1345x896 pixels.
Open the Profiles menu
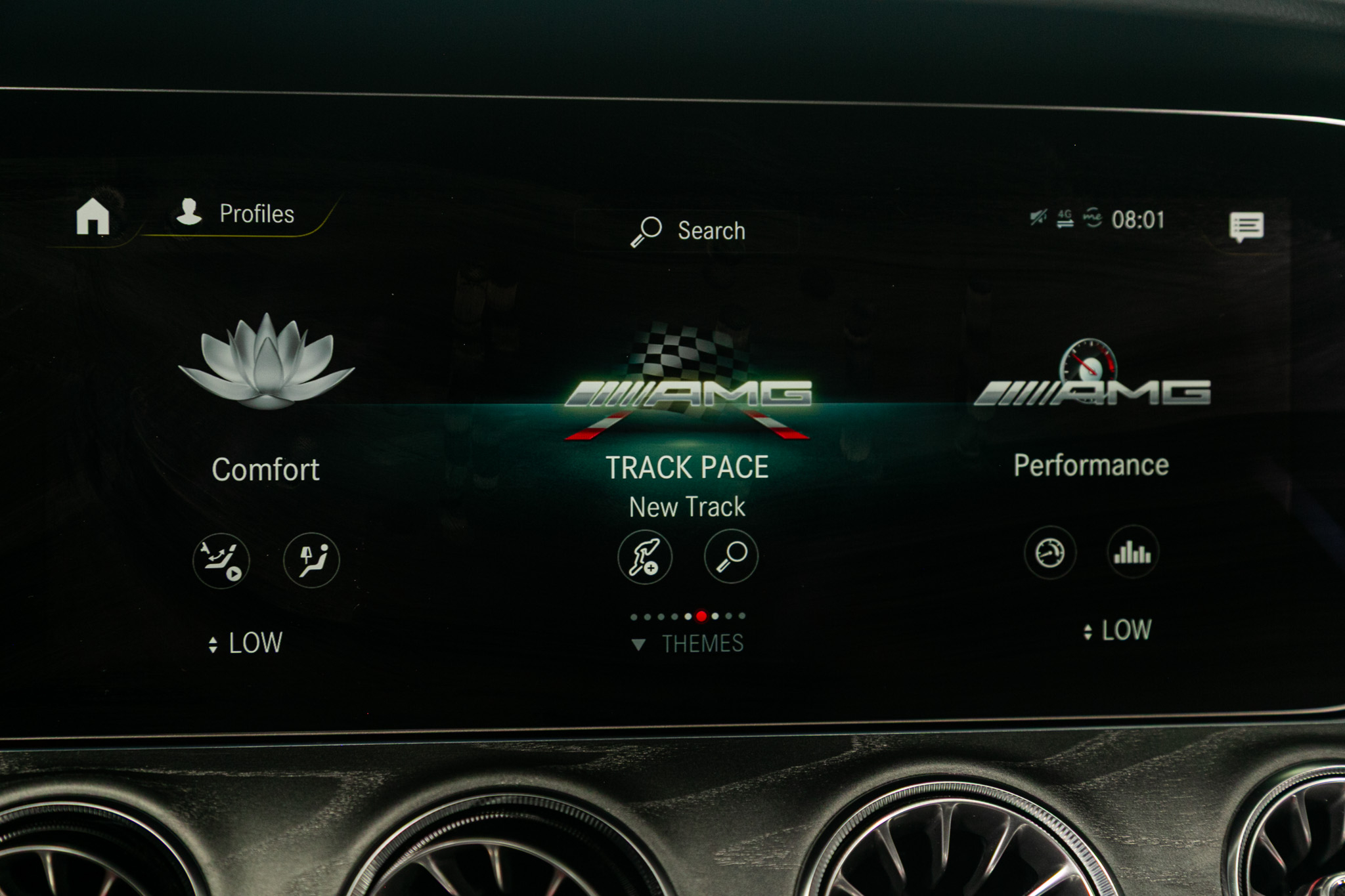tap(236, 213)
